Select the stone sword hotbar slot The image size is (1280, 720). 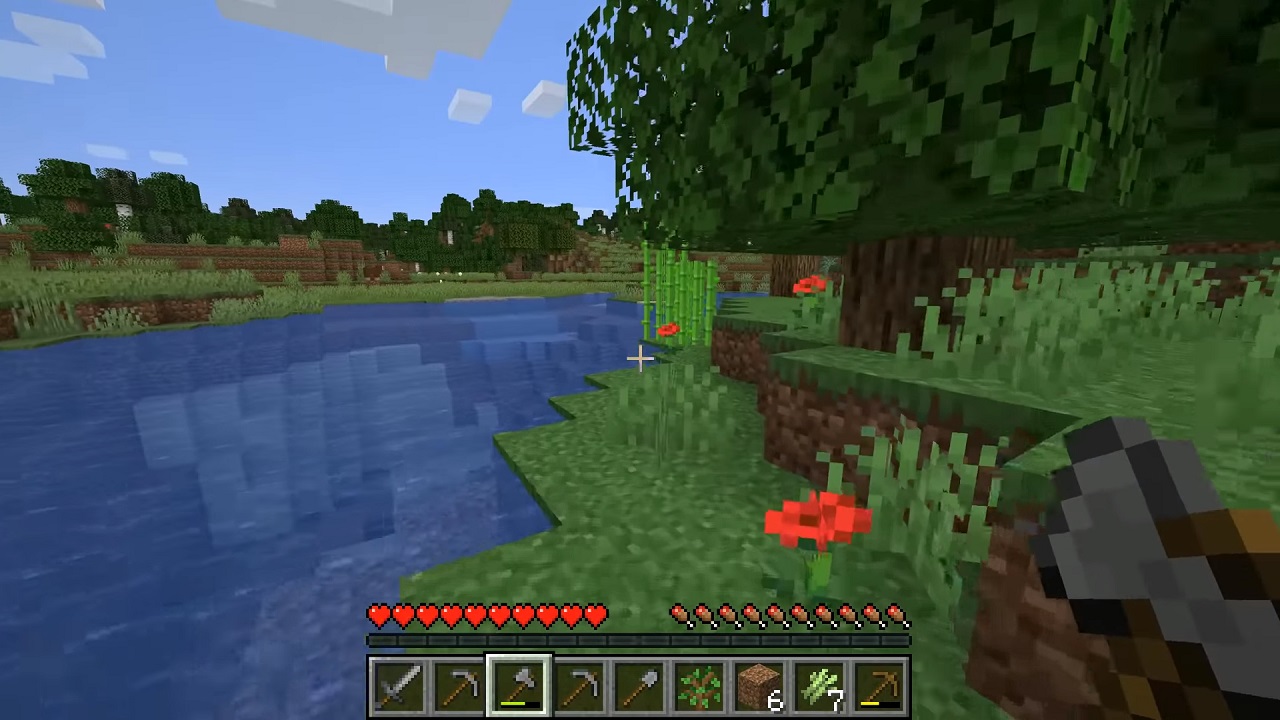[x=399, y=687]
